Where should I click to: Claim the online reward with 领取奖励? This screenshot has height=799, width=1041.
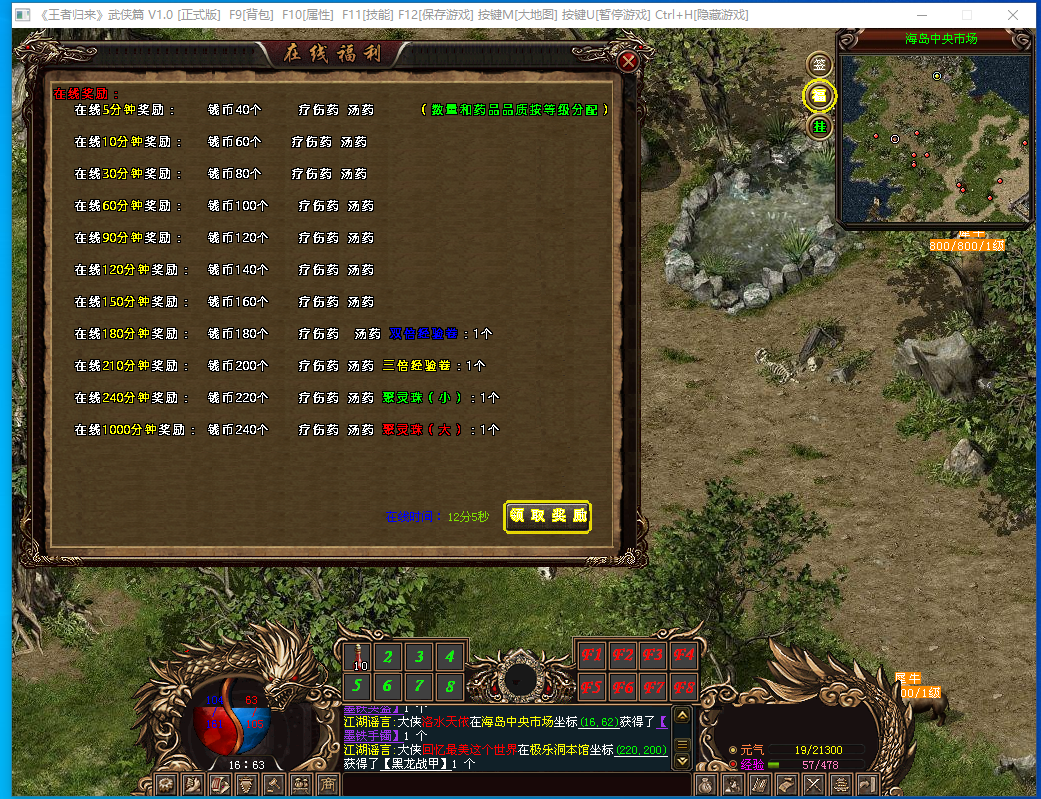coord(548,516)
